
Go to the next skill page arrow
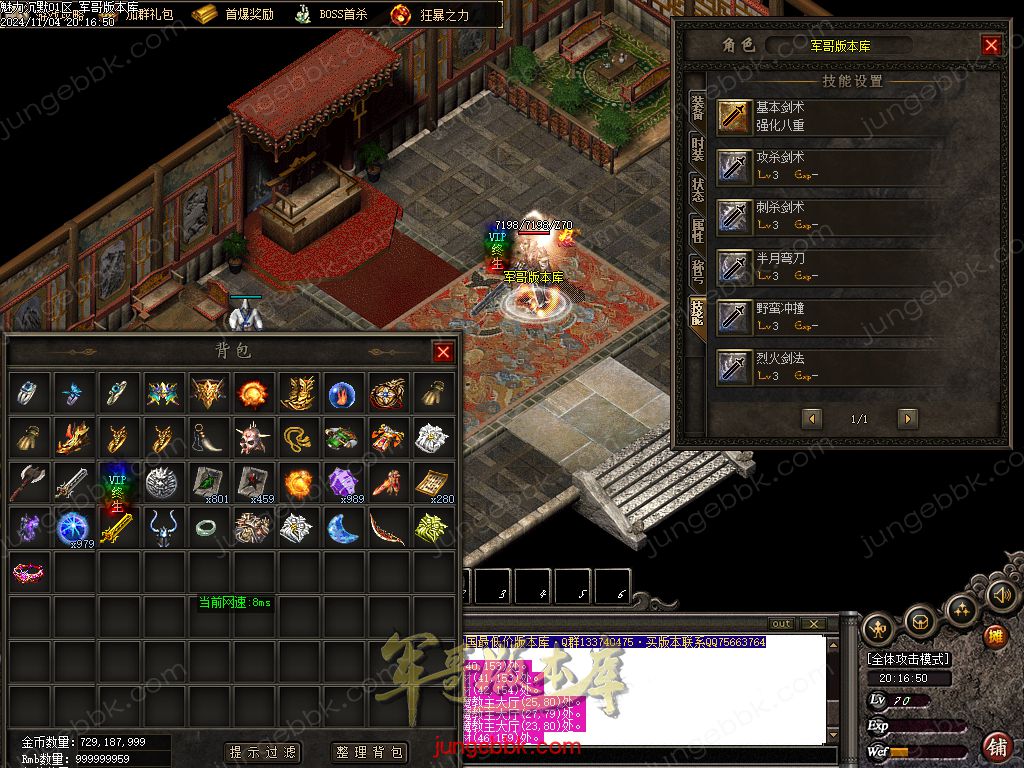[907, 419]
